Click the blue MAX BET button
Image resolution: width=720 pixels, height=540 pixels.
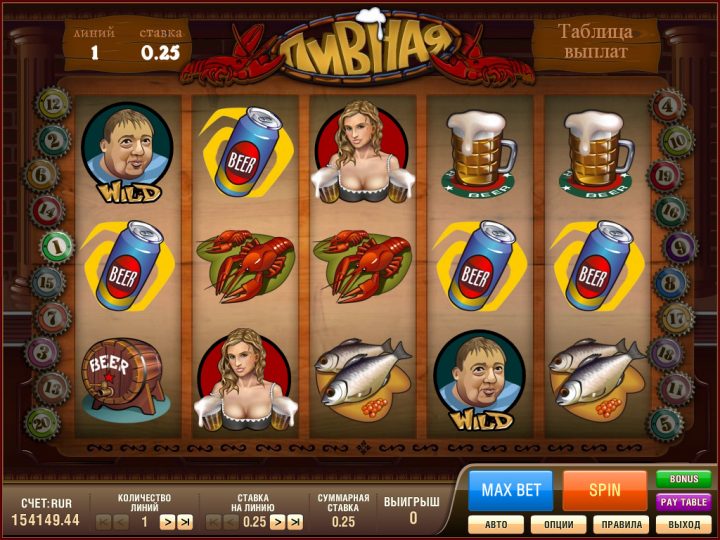point(511,490)
